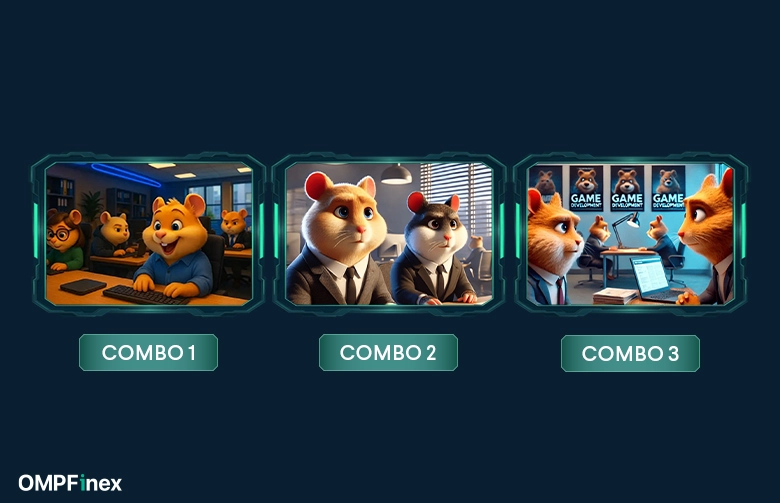This screenshot has height=503, width=780.
Task: Choose the COMBO 2 label button
Action: tap(388, 353)
